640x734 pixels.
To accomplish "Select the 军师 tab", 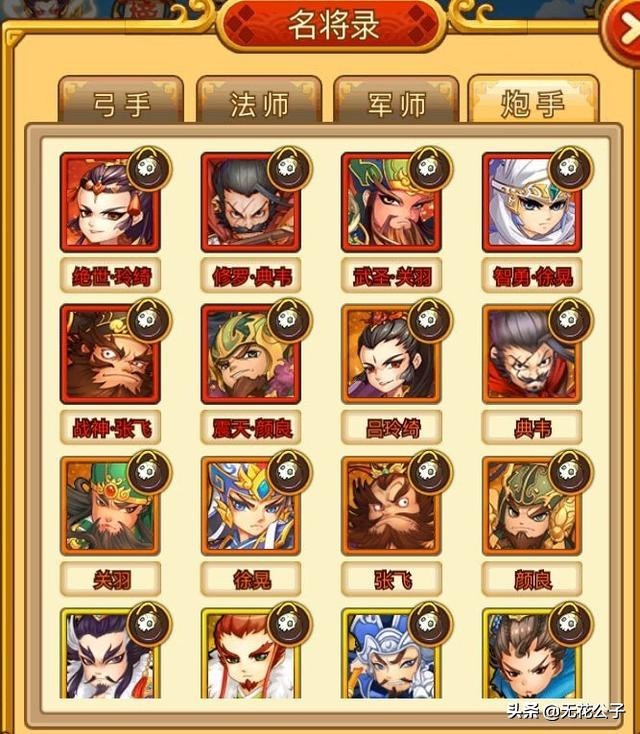I will tap(397, 102).
